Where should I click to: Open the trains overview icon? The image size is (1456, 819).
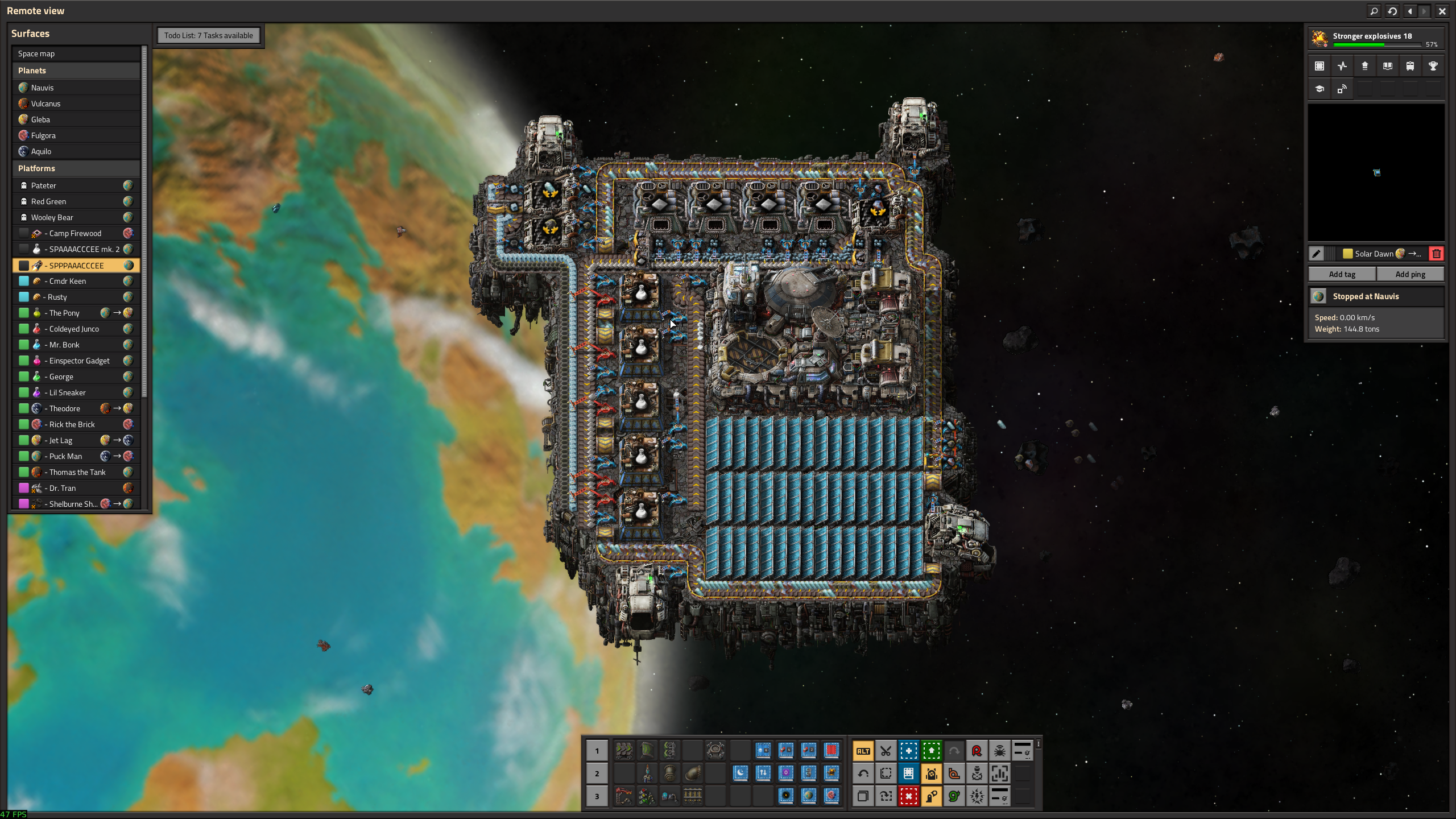pos(1410,66)
